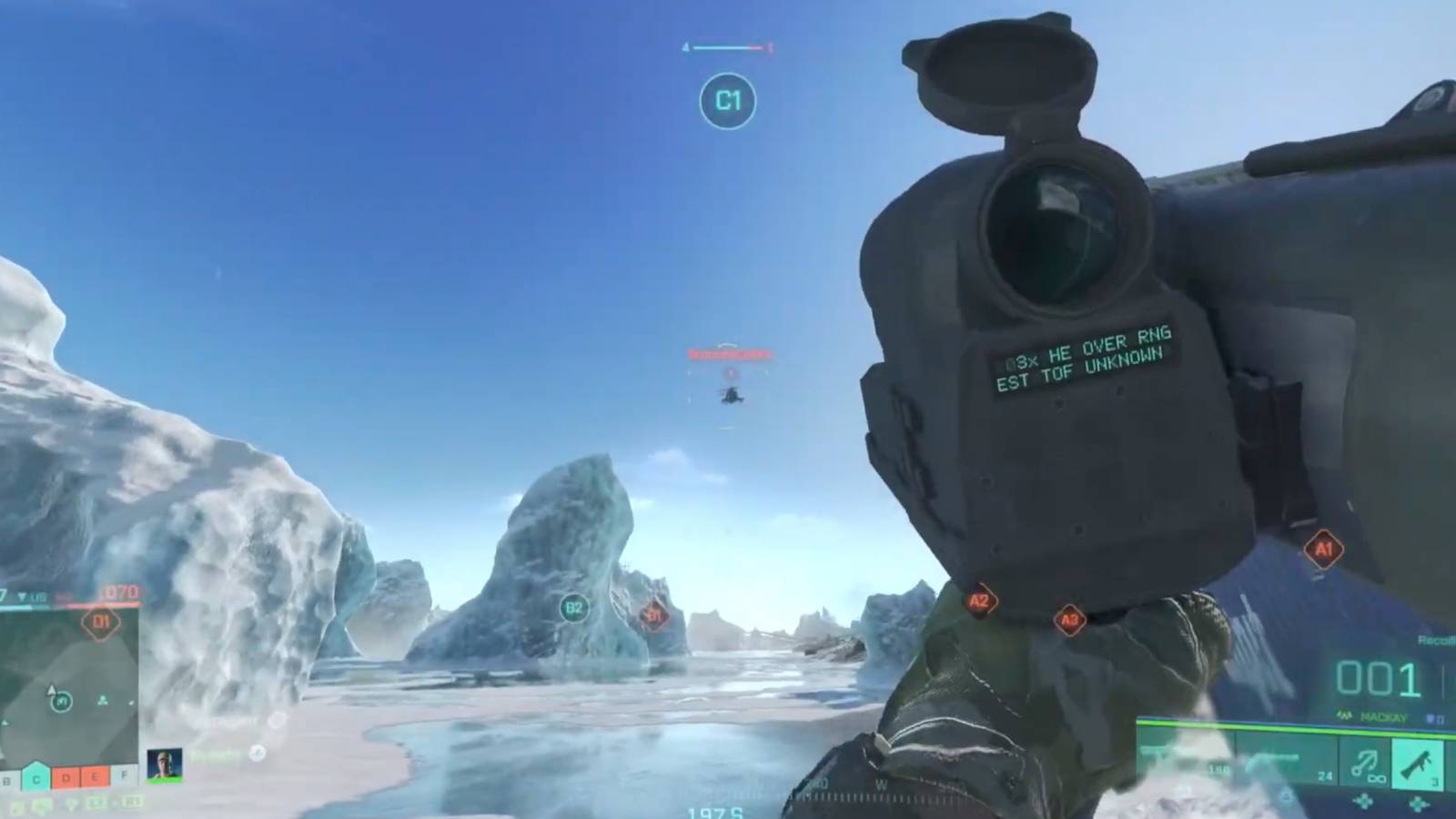Click the D1 diamond above the minimap
Screen dimensions: 1456x819
pos(102,623)
